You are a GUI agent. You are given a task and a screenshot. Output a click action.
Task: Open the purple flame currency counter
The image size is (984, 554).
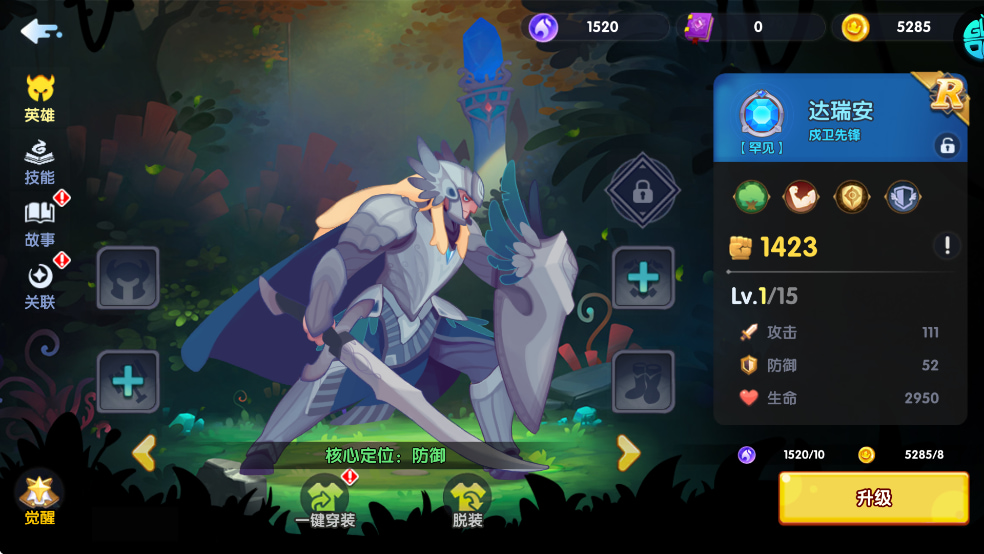tap(590, 27)
